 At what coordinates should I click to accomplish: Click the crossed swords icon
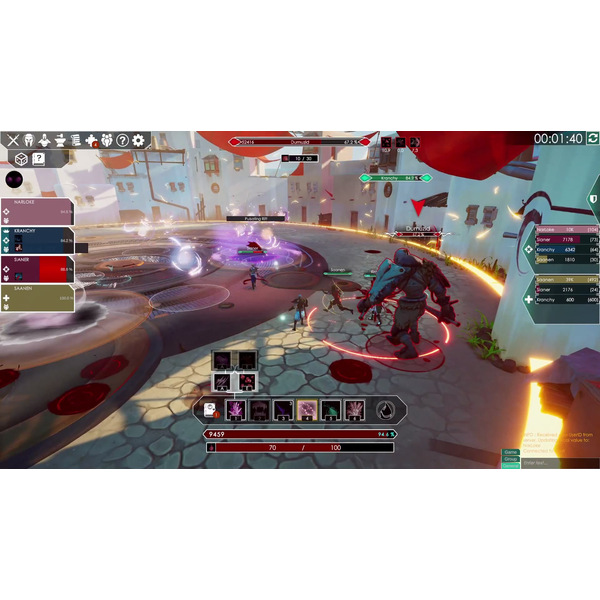(x=13, y=140)
